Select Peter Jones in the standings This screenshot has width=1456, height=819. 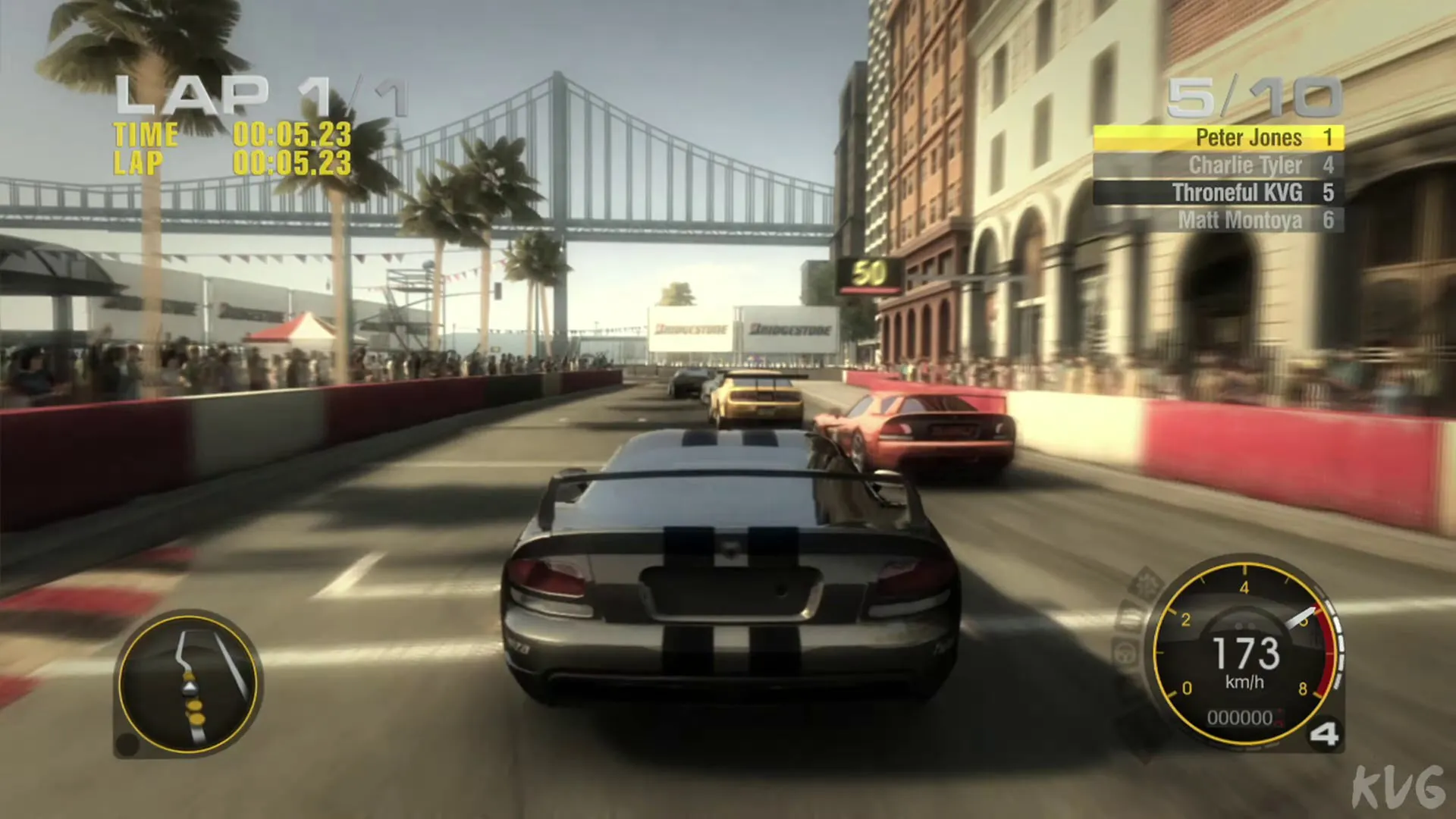click(1218, 138)
